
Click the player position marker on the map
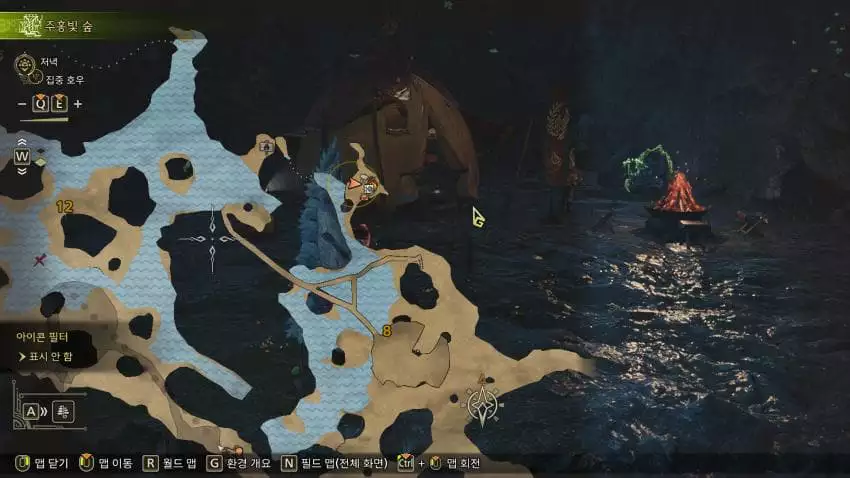click(354, 184)
